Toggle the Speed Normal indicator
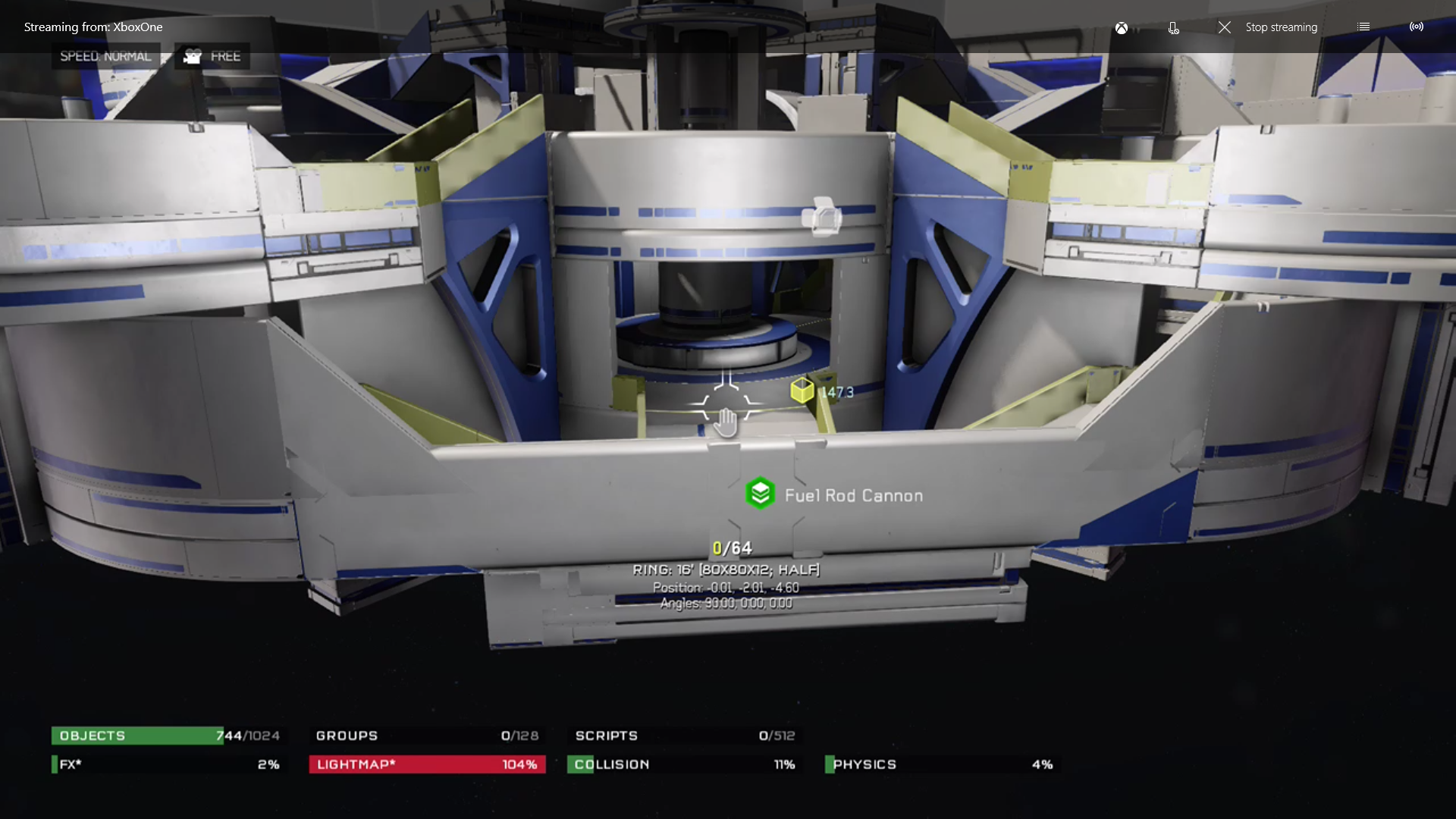Viewport: 1456px width, 819px height. [105, 57]
